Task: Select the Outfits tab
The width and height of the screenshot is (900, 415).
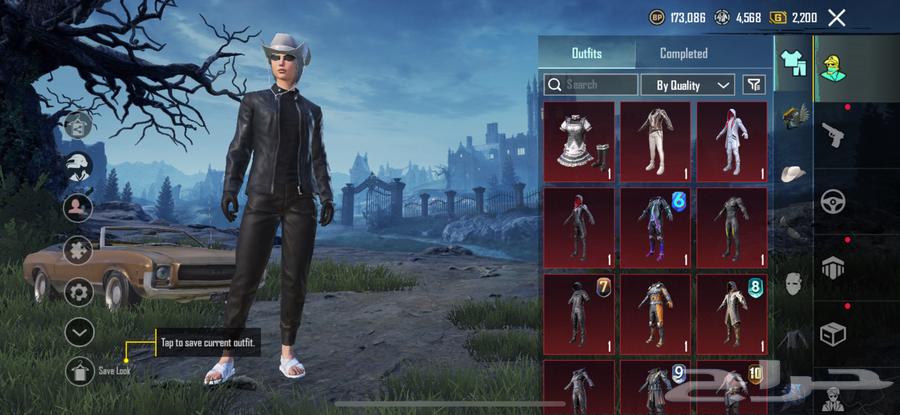Action: (x=587, y=53)
